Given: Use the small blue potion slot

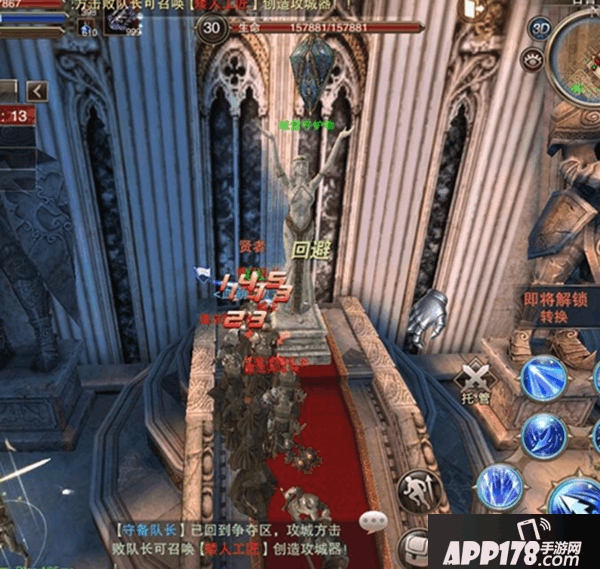Looking at the screenshot, I should click(x=86, y=24).
